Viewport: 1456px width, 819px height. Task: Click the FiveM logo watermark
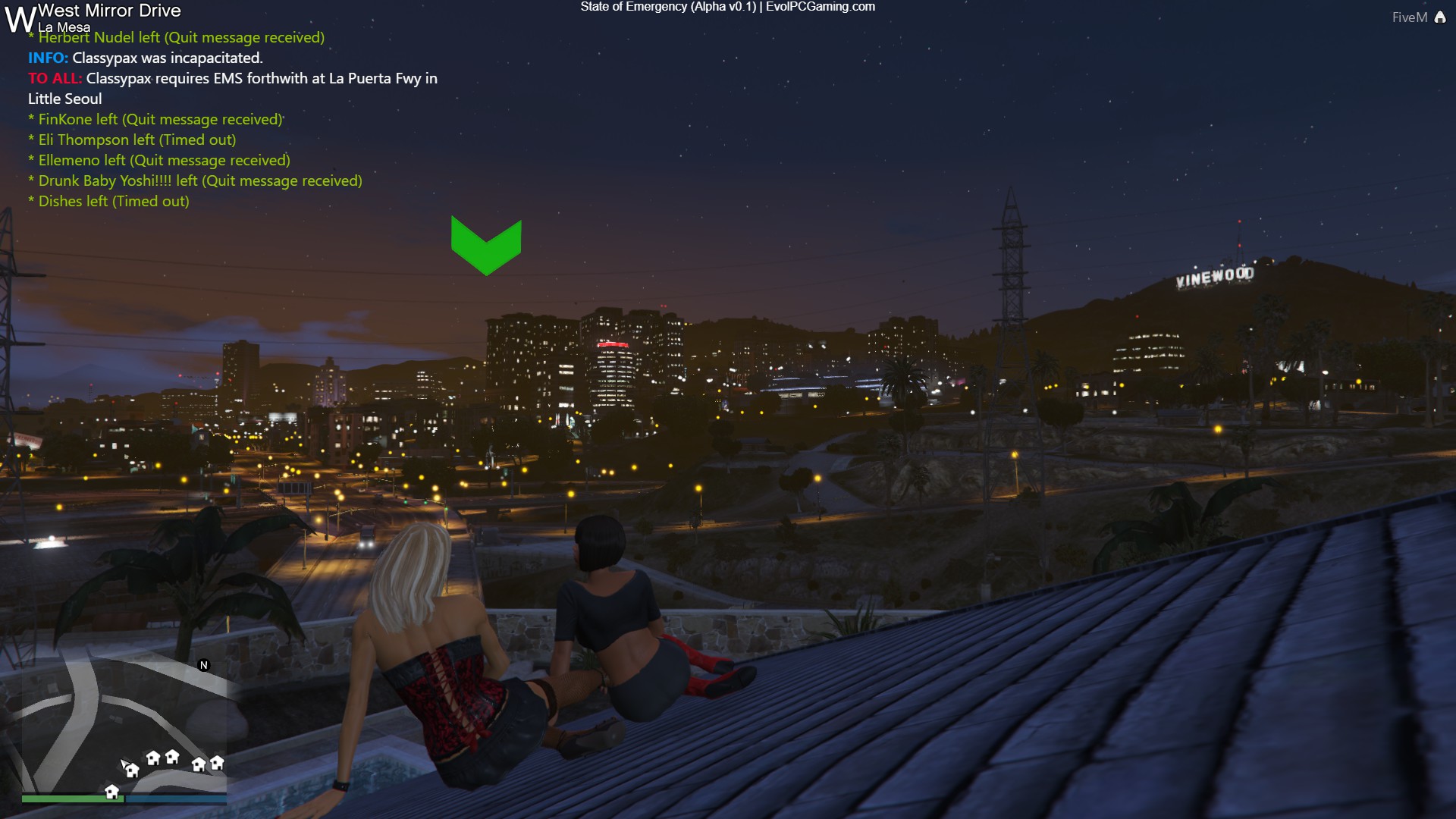click(x=1418, y=17)
